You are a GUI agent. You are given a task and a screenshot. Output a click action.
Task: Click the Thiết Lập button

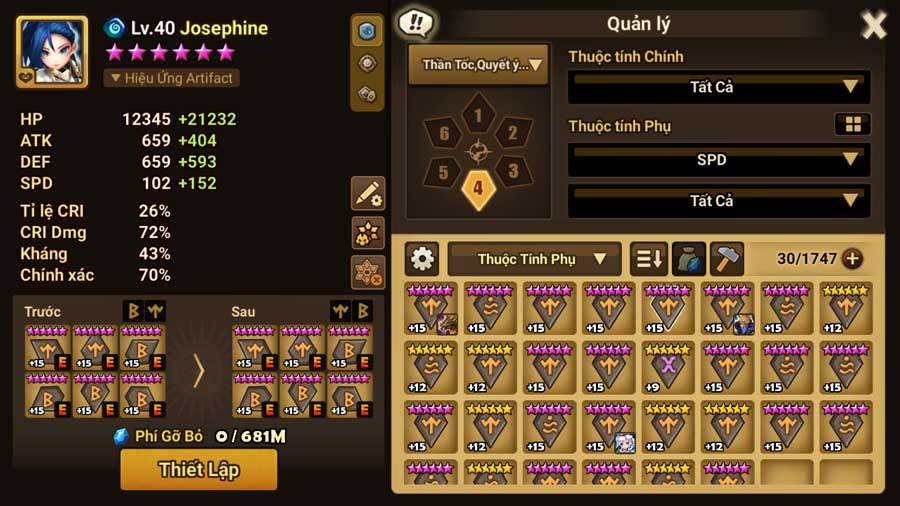198,469
